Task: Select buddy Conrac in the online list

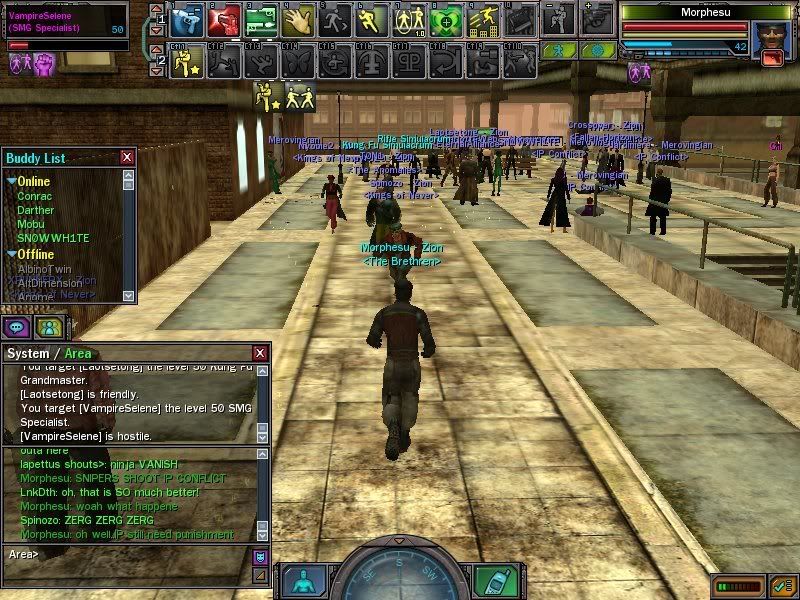Action: coord(35,196)
